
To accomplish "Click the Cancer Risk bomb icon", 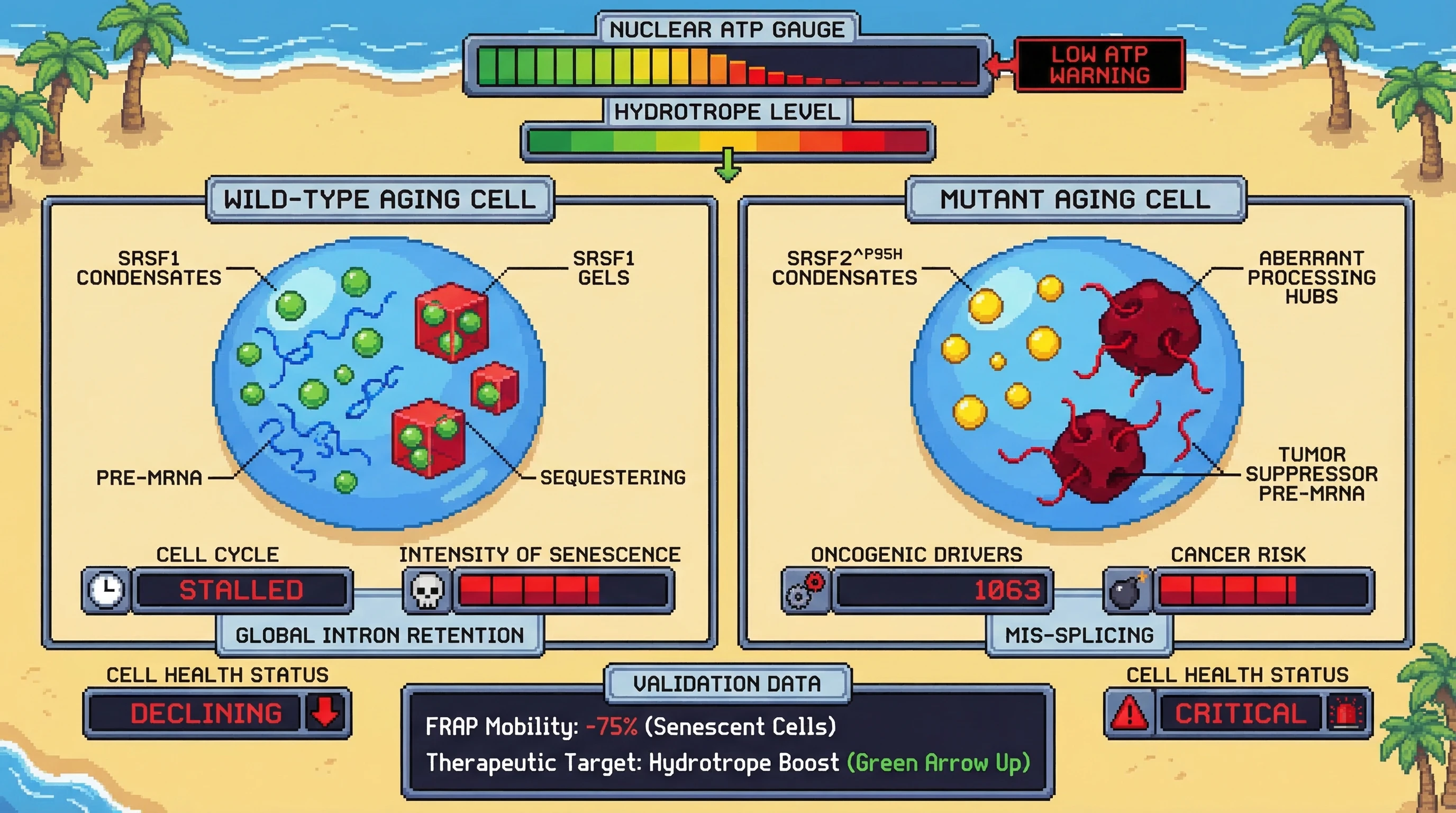I will coord(1126,591).
